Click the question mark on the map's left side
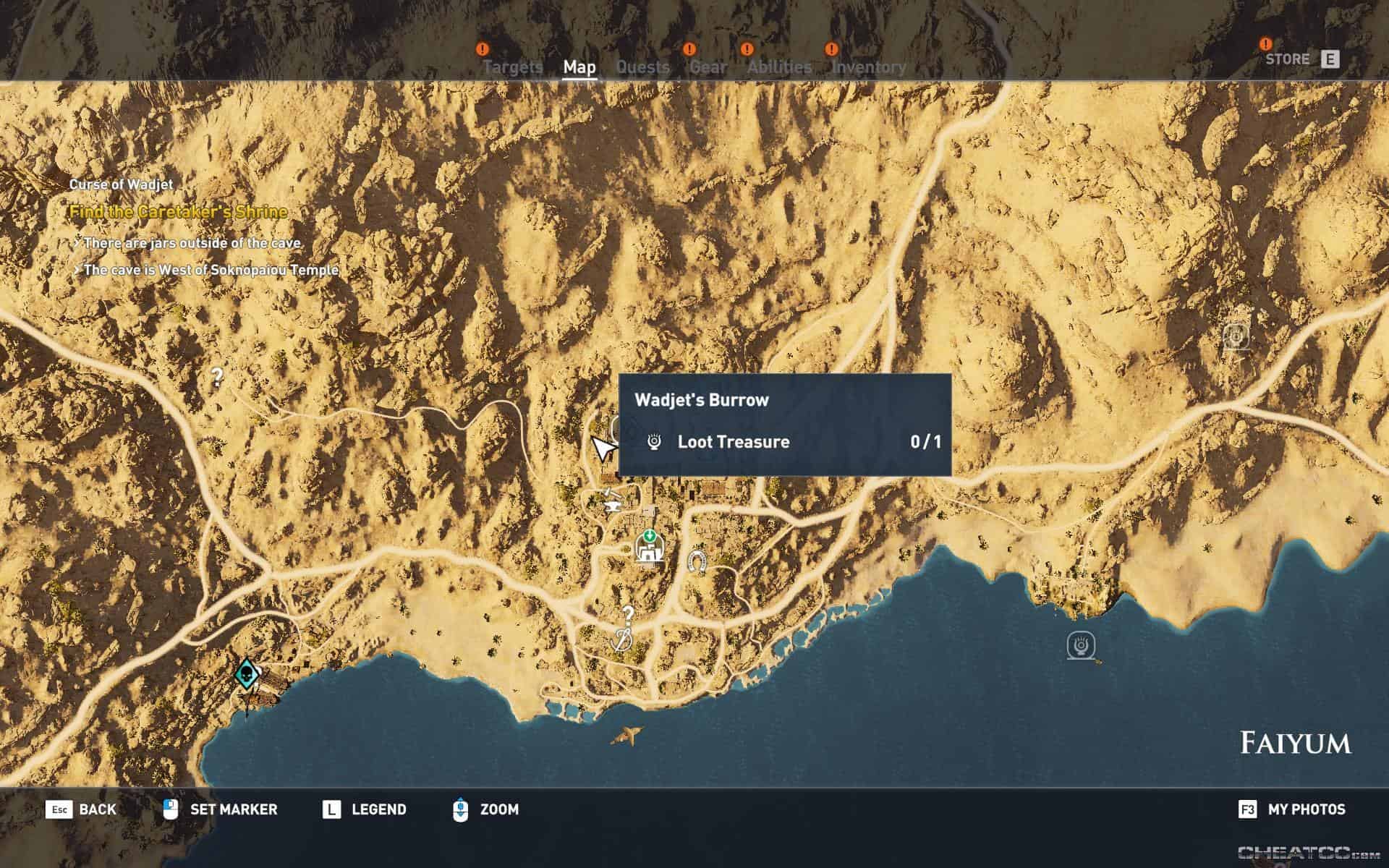The width and height of the screenshot is (1389, 868). (x=216, y=376)
